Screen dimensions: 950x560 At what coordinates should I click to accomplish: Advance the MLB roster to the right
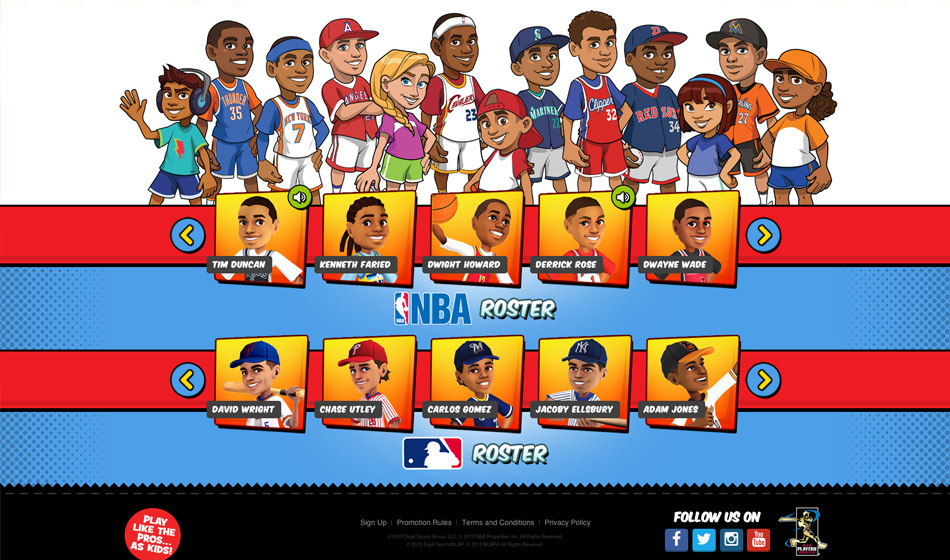764,379
